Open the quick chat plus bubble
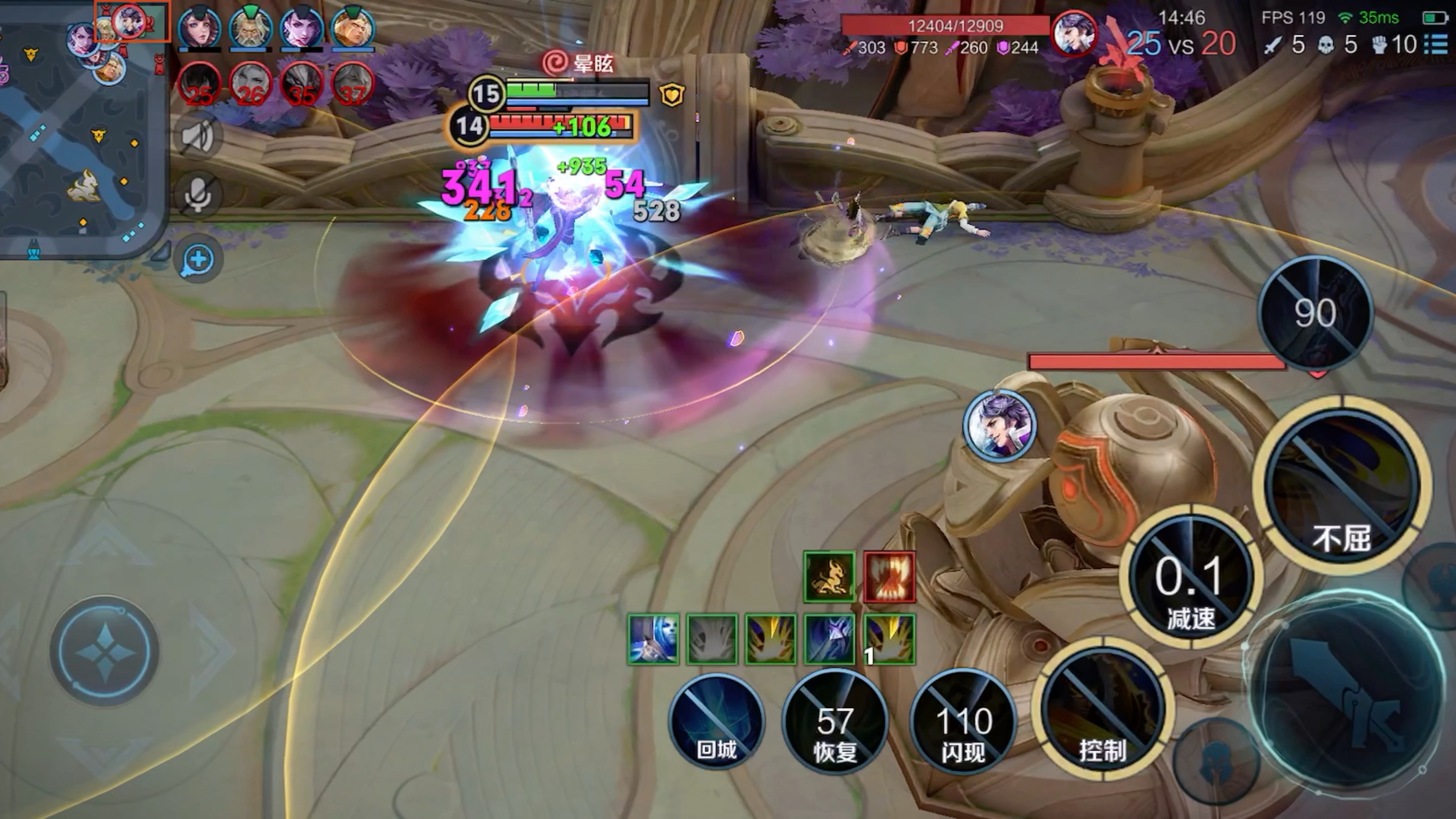Screen dimensions: 1456x819 click(198, 260)
